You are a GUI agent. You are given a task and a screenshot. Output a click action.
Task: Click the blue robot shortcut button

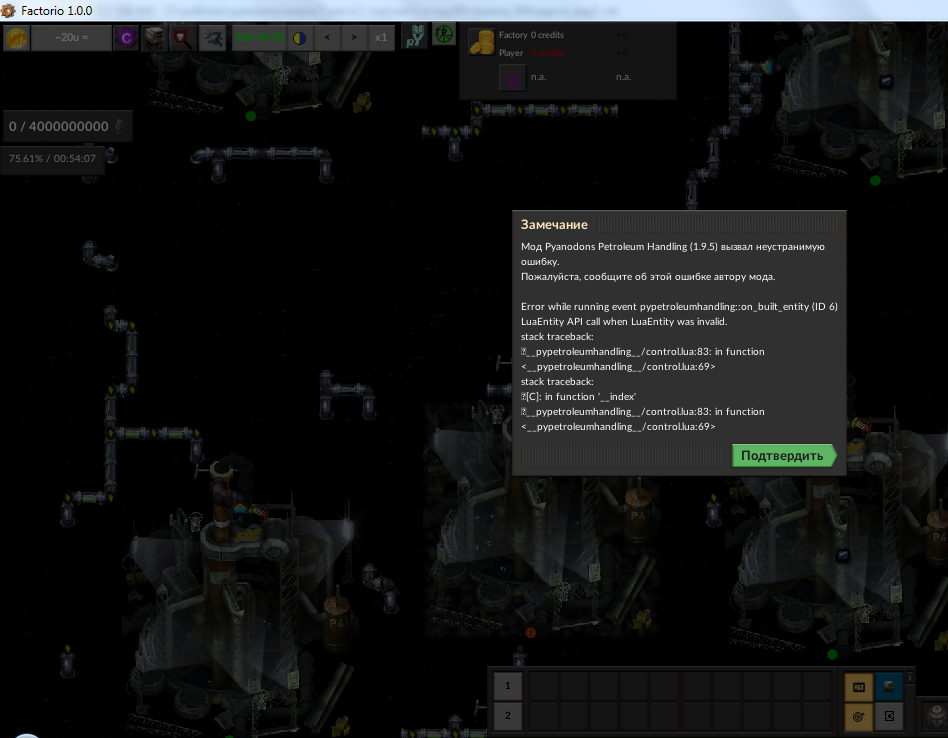pos(888,686)
